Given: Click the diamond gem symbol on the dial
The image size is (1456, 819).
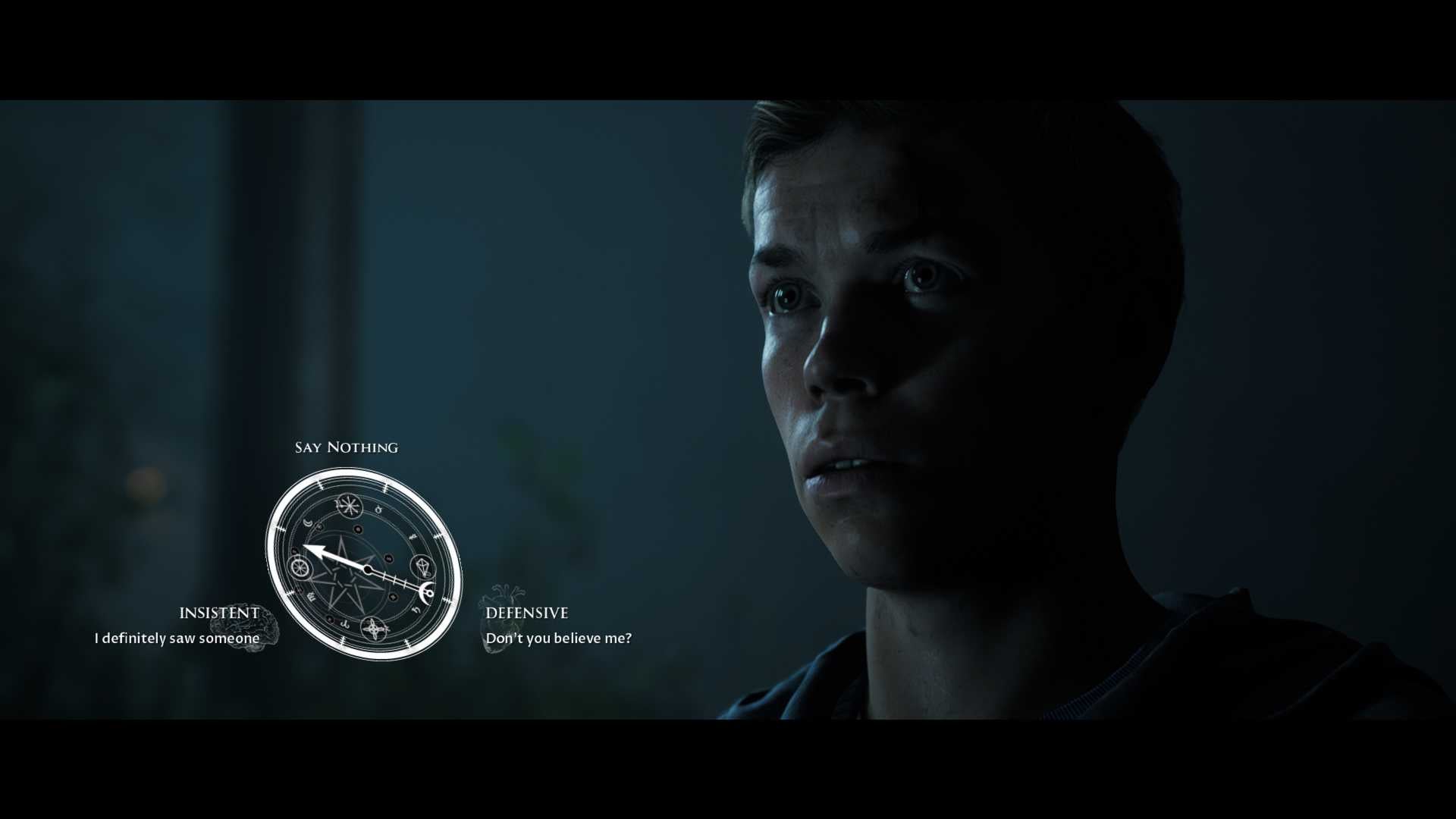Looking at the screenshot, I should (423, 568).
